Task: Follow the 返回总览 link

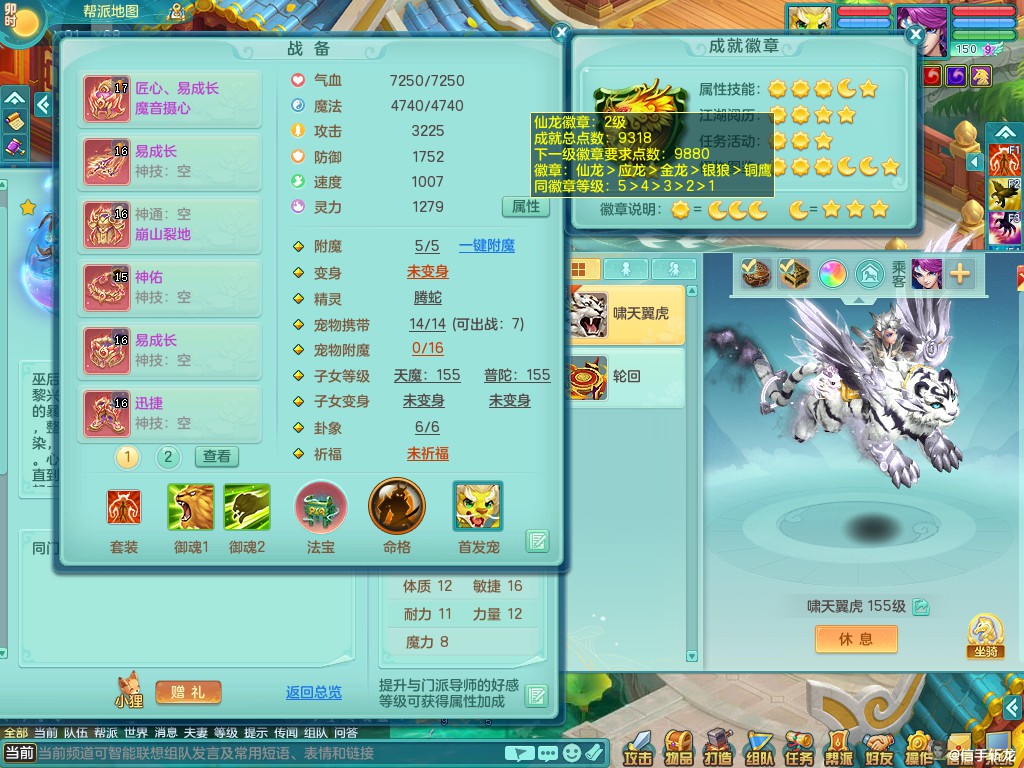Action: [x=313, y=692]
